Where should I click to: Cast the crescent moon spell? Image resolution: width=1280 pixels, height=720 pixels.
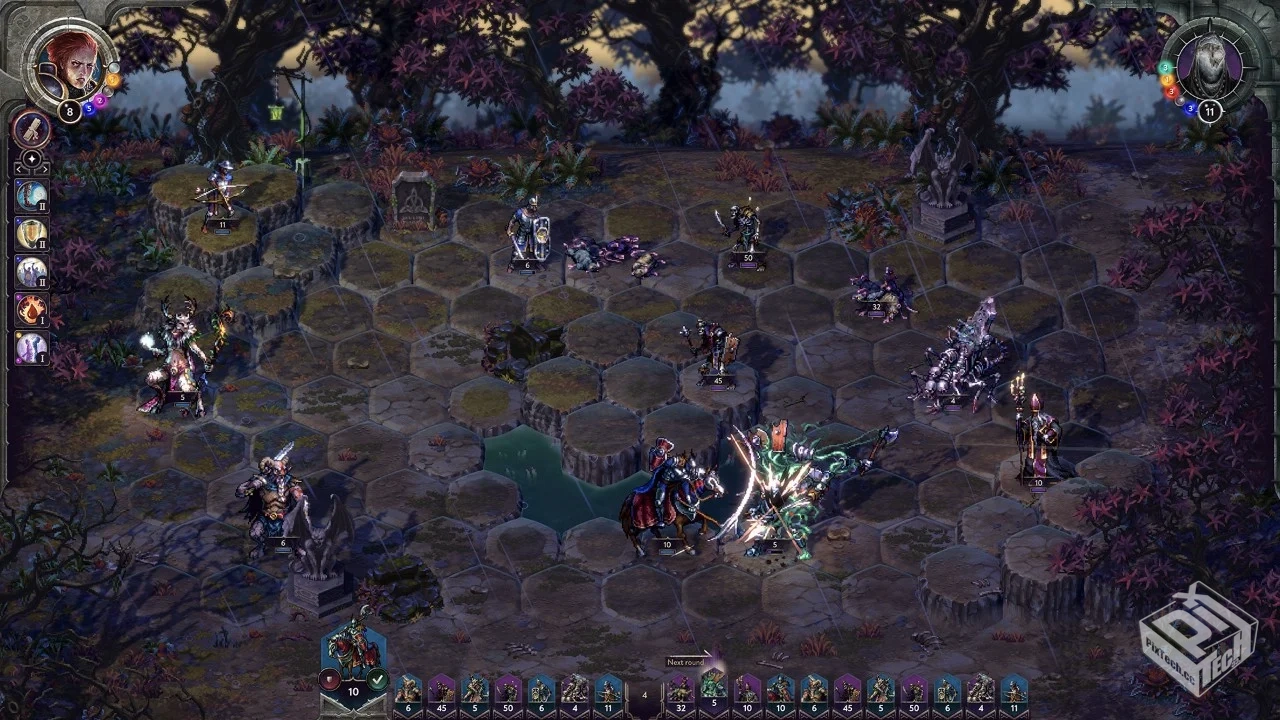[32, 196]
